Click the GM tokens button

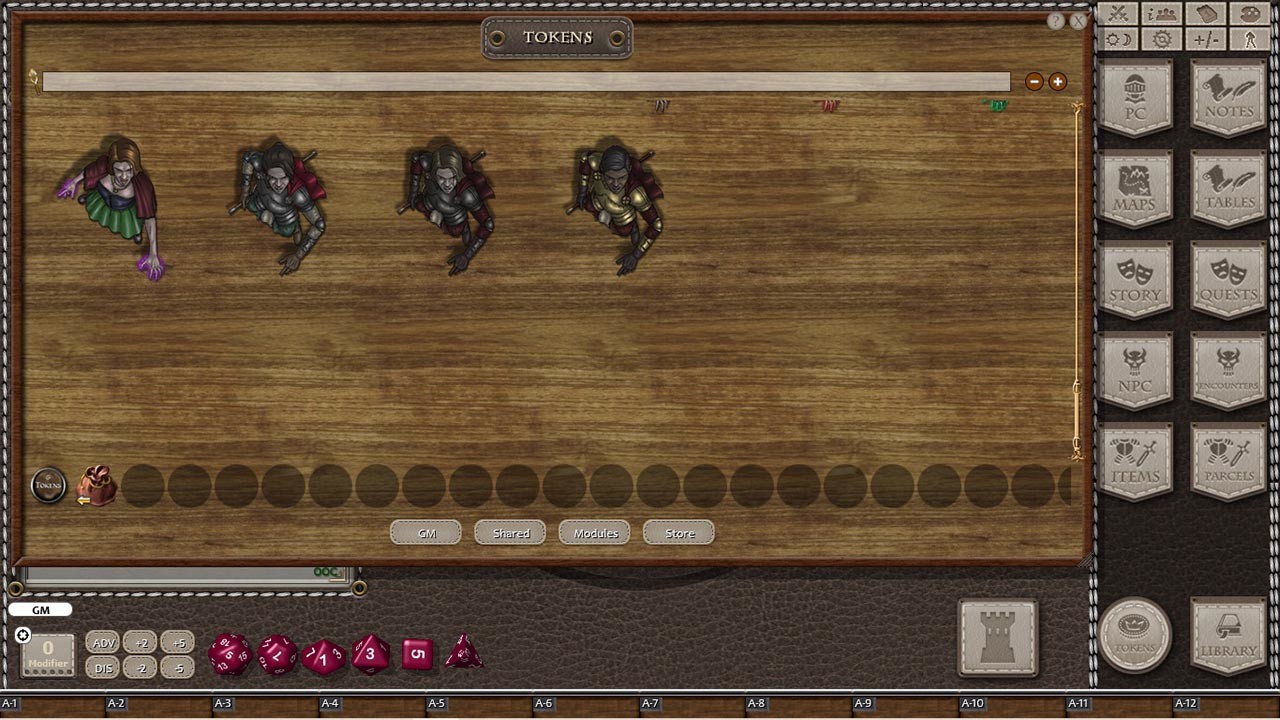(425, 532)
